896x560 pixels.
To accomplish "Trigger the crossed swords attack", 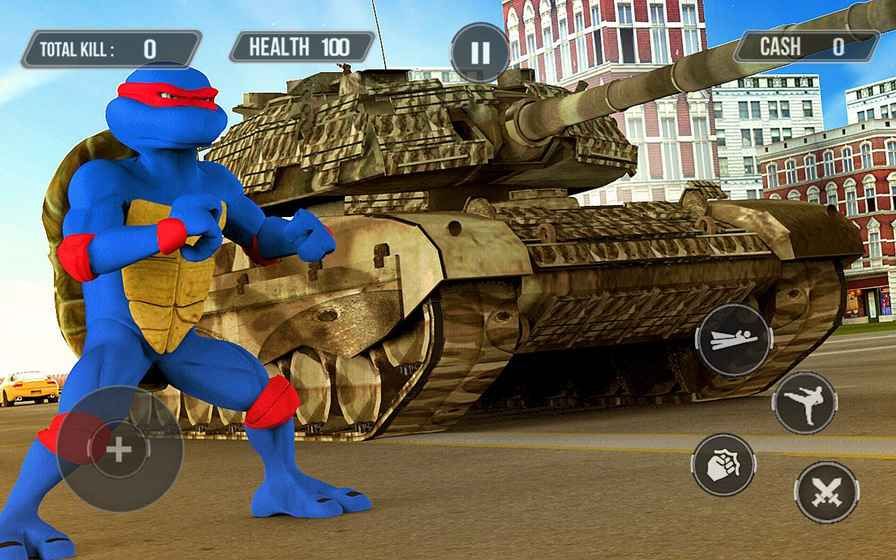I will click(x=827, y=492).
